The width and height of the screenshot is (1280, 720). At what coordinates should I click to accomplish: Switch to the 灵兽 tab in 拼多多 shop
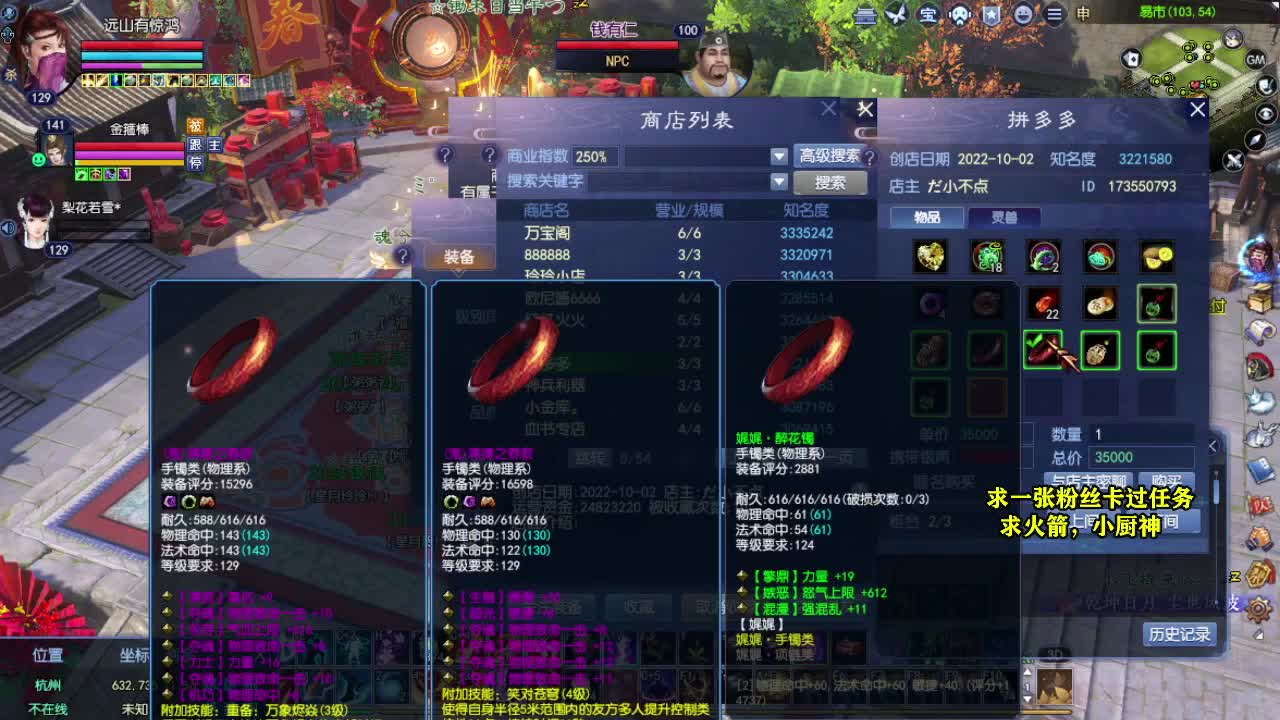[1005, 217]
